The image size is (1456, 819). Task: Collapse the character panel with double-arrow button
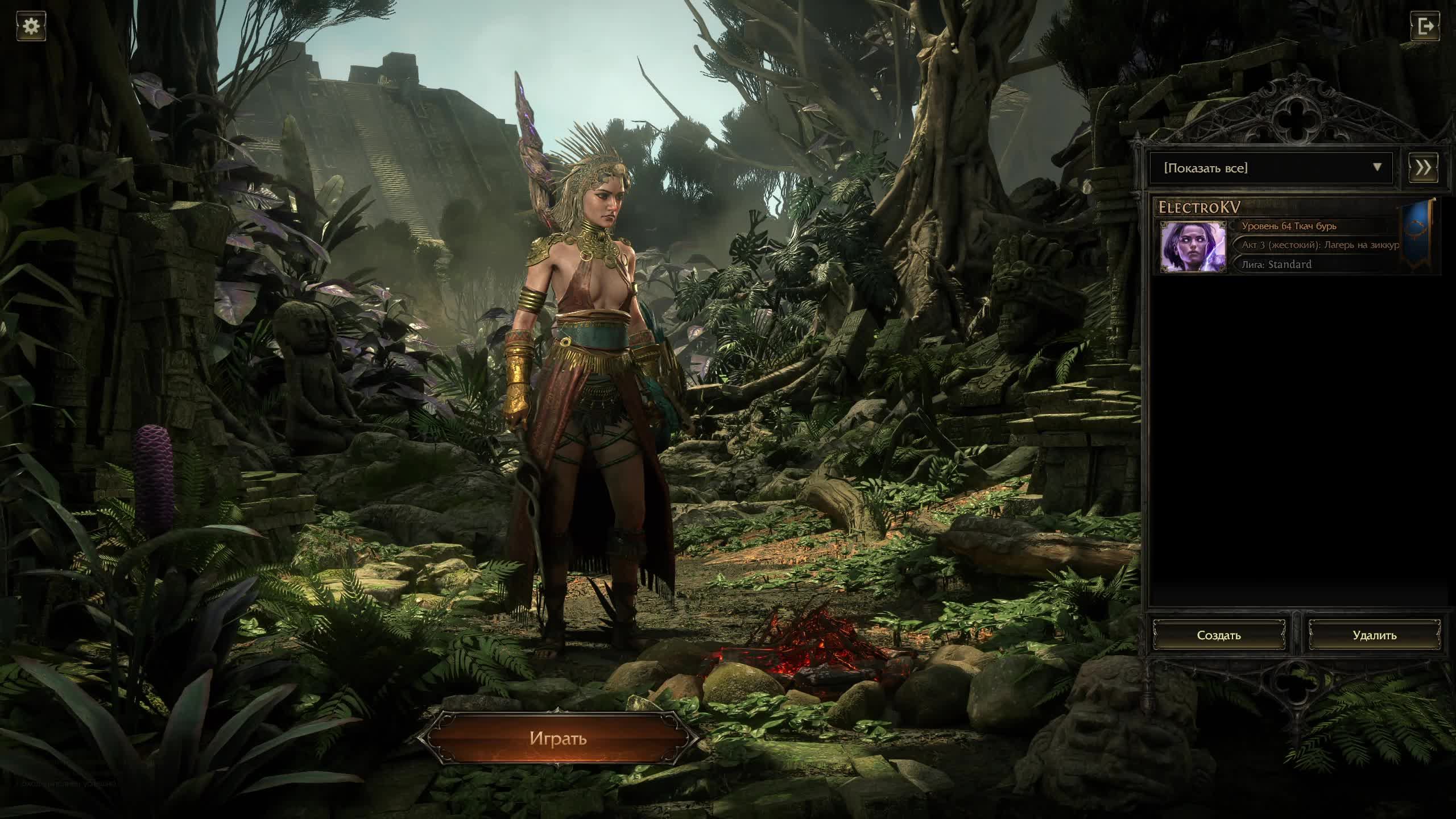pyautogui.click(x=1423, y=168)
